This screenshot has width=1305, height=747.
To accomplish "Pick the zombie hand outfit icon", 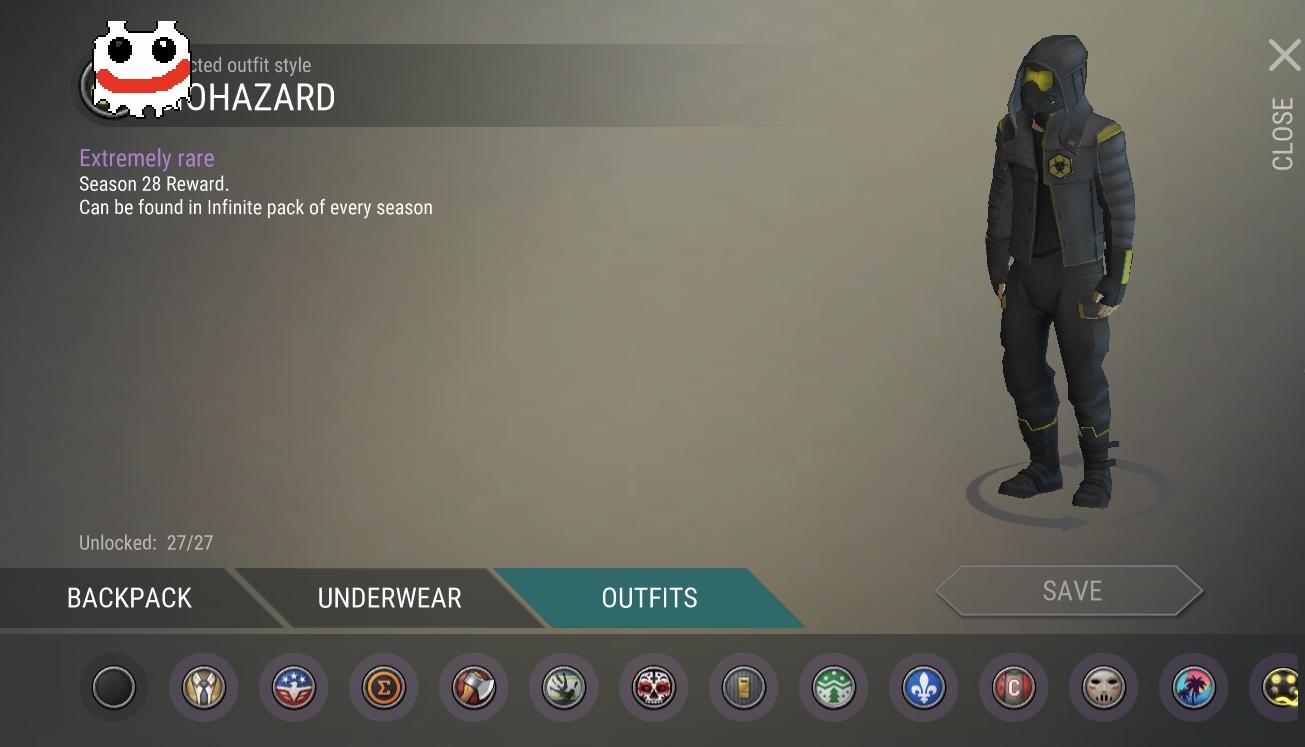I will (564, 688).
